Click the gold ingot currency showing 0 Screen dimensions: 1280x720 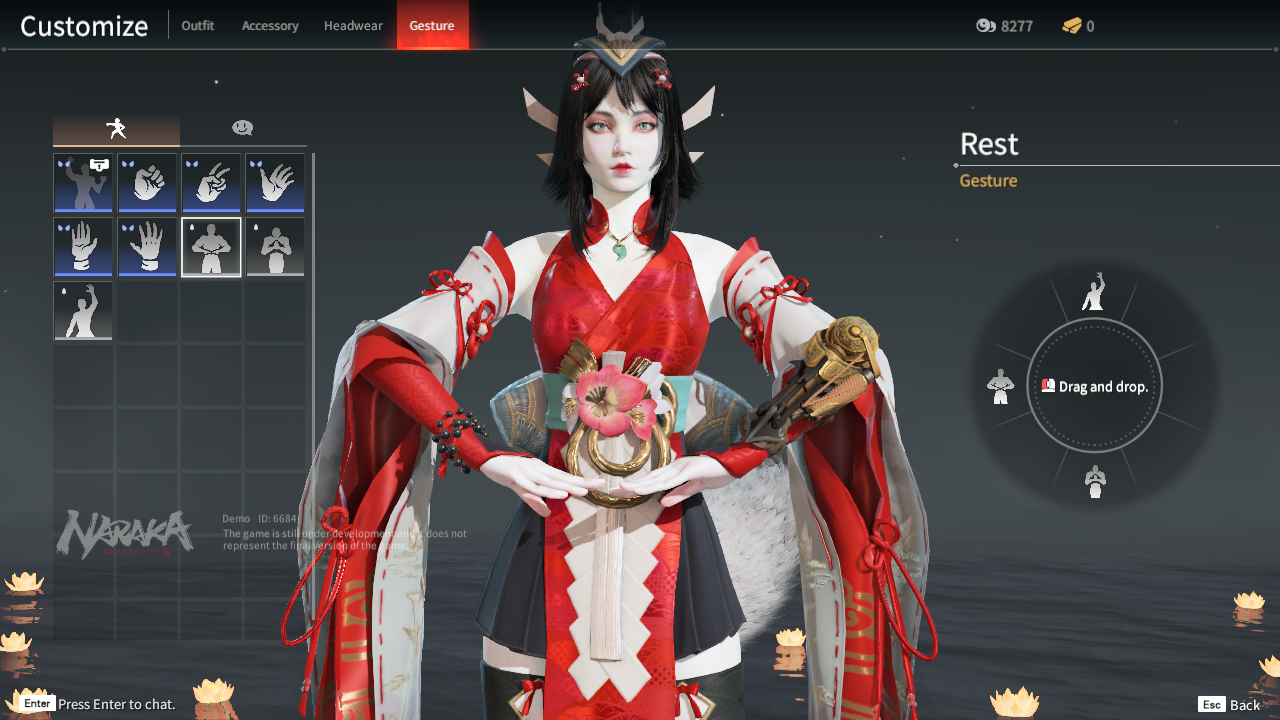coord(1077,26)
